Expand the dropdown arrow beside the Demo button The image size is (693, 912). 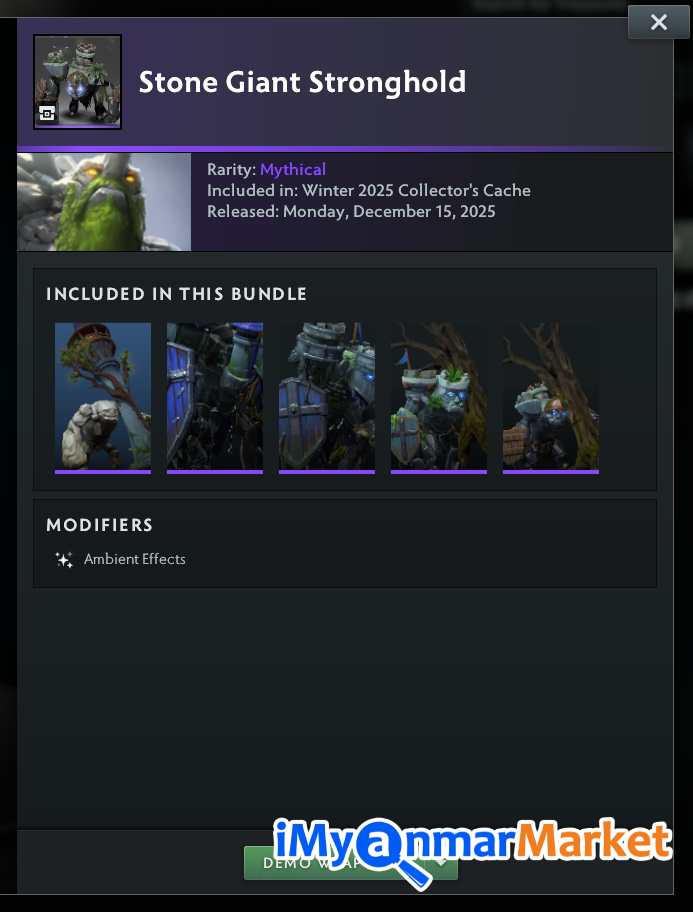(x=441, y=862)
